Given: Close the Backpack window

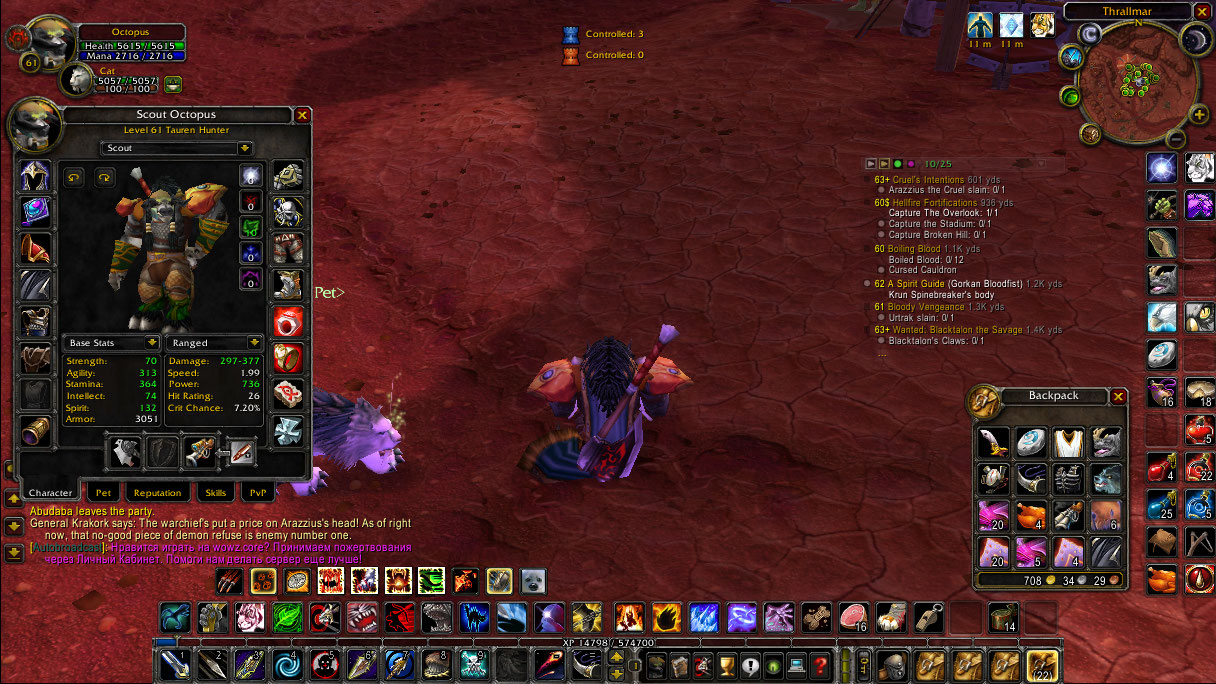Looking at the screenshot, I should (x=1118, y=397).
